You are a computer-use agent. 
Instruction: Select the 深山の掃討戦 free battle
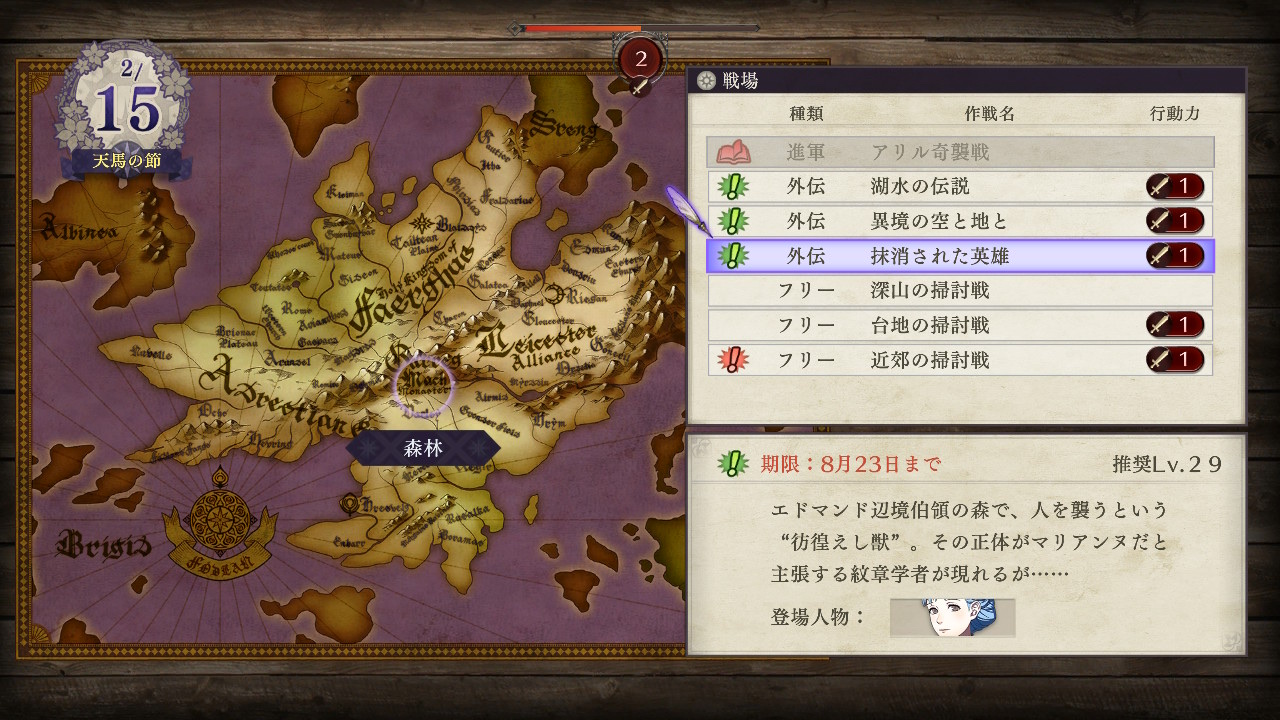(960, 291)
